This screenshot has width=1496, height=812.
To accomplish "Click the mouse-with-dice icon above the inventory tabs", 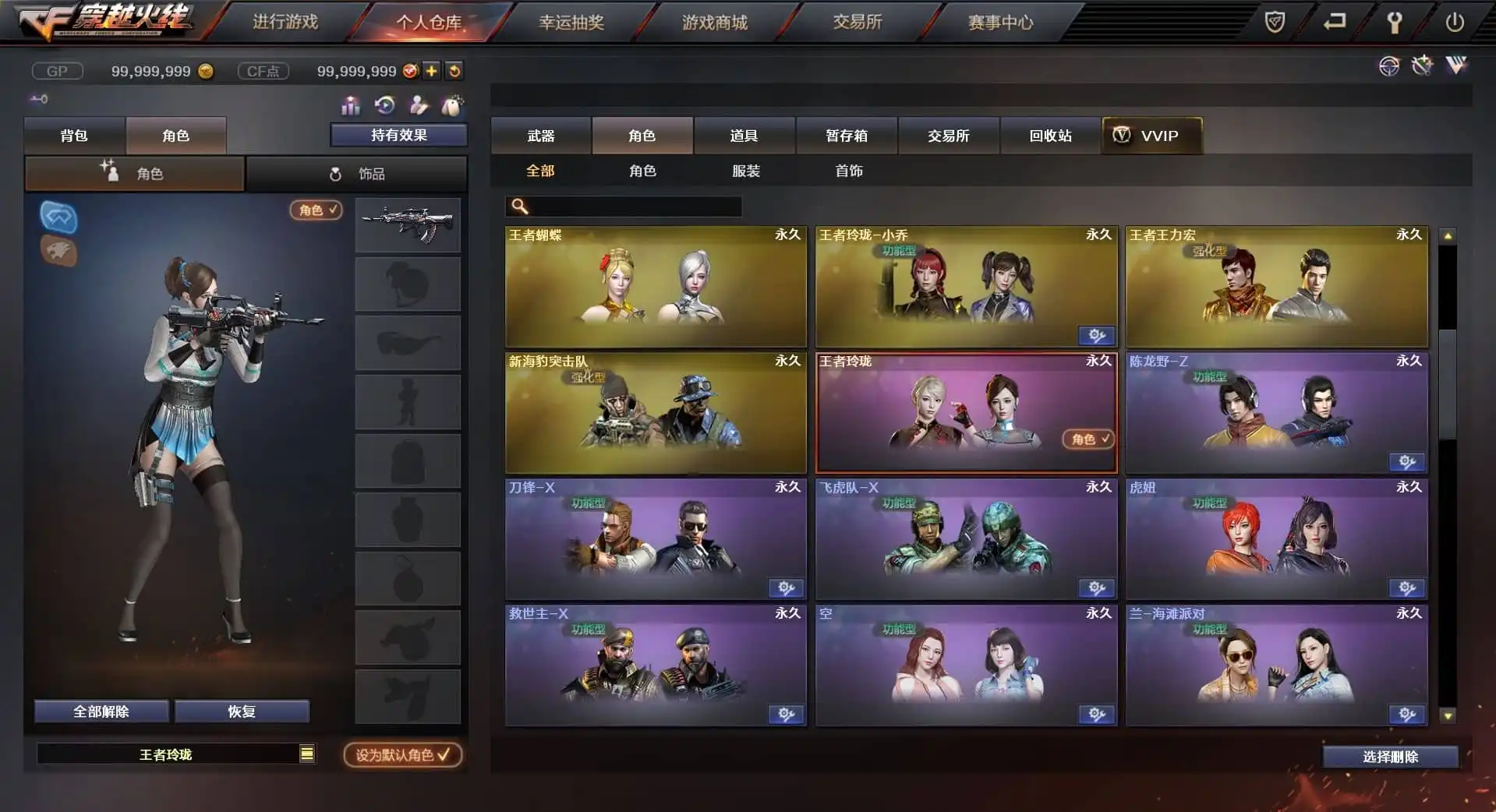I will tap(453, 105).
